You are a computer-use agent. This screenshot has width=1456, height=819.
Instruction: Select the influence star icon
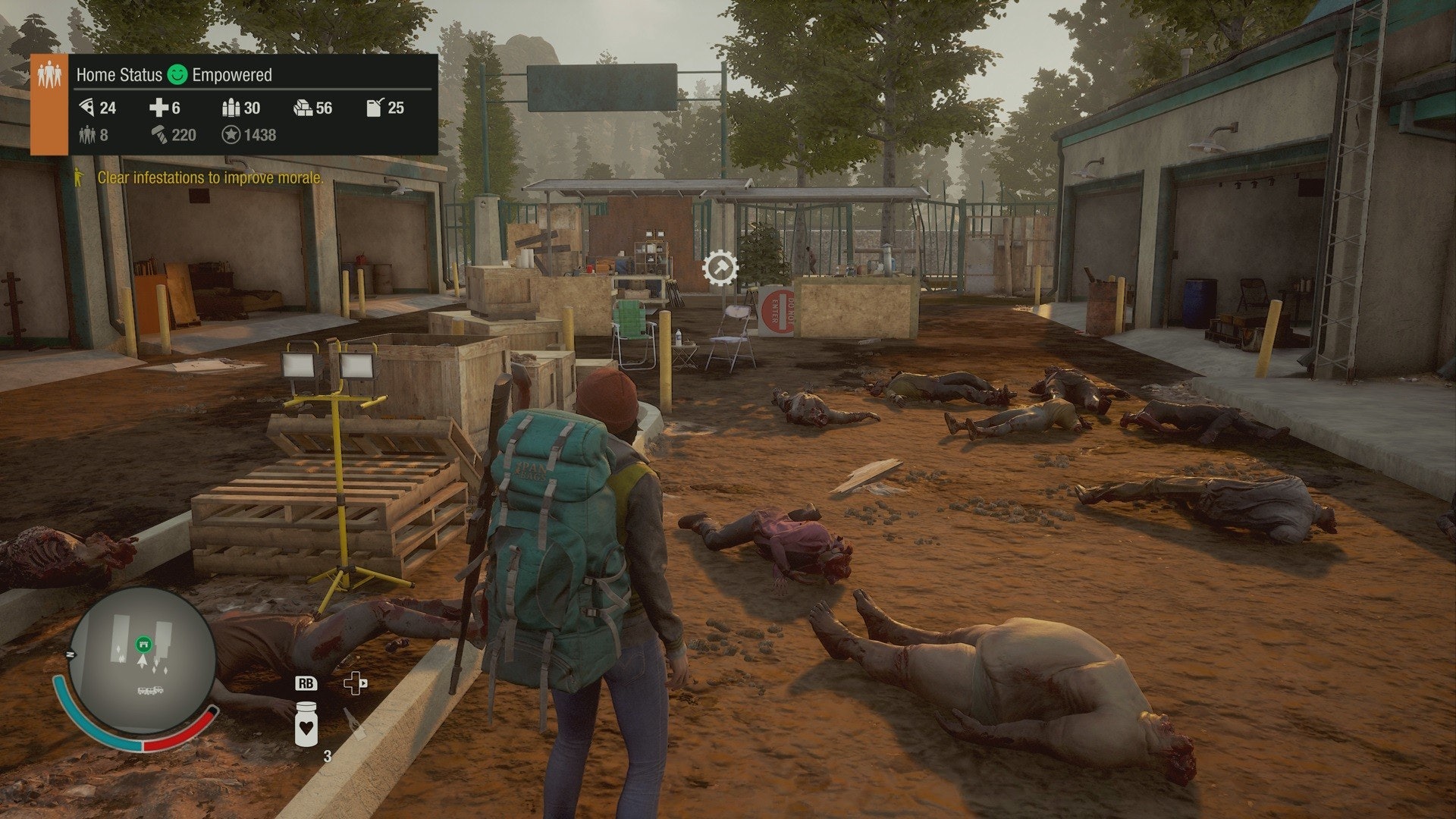click(x=231, y=135)
